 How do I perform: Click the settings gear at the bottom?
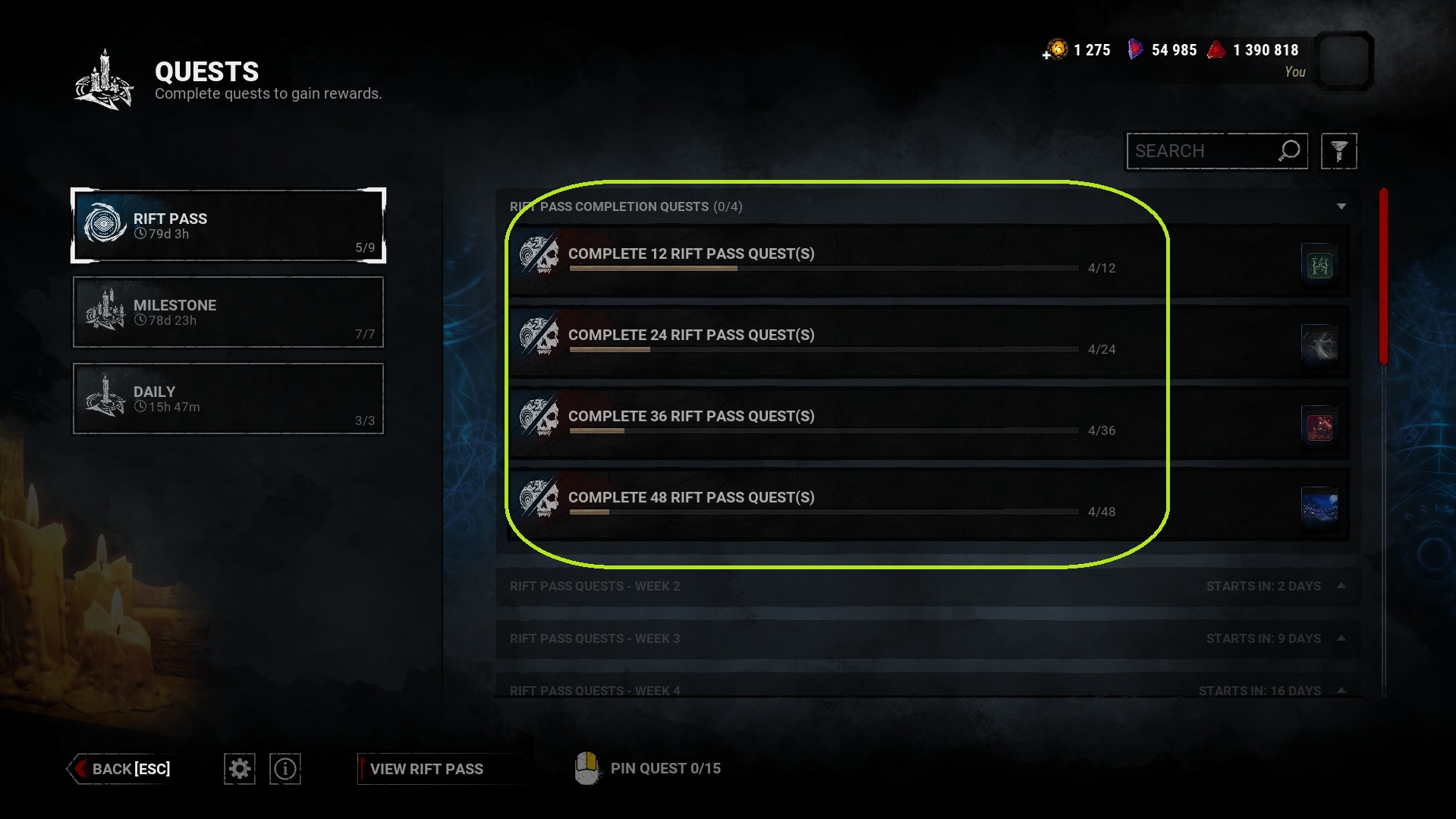pyautogui.click(x=239, y=768)
